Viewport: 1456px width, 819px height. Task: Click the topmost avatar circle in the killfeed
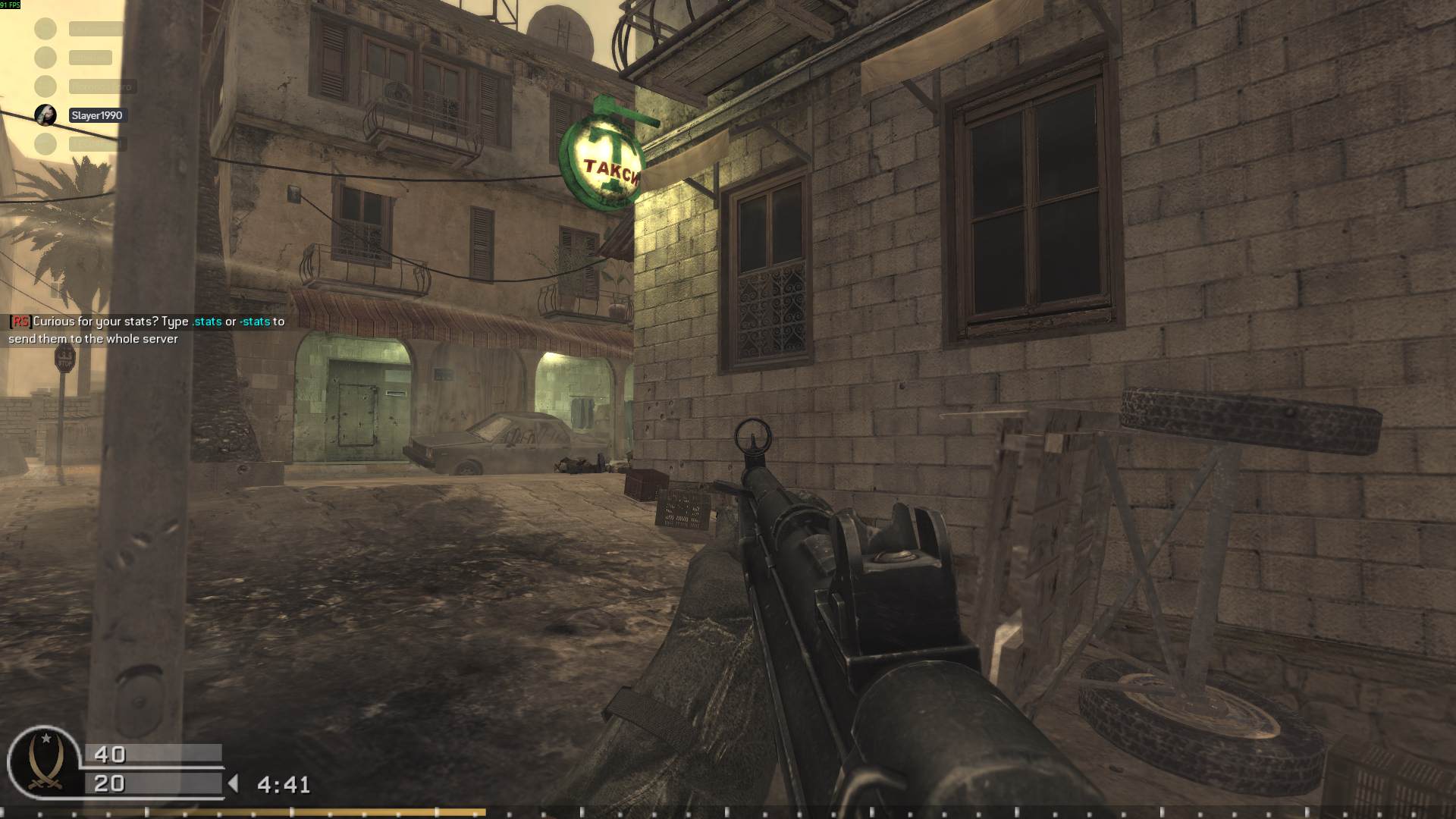coord(45,29)
